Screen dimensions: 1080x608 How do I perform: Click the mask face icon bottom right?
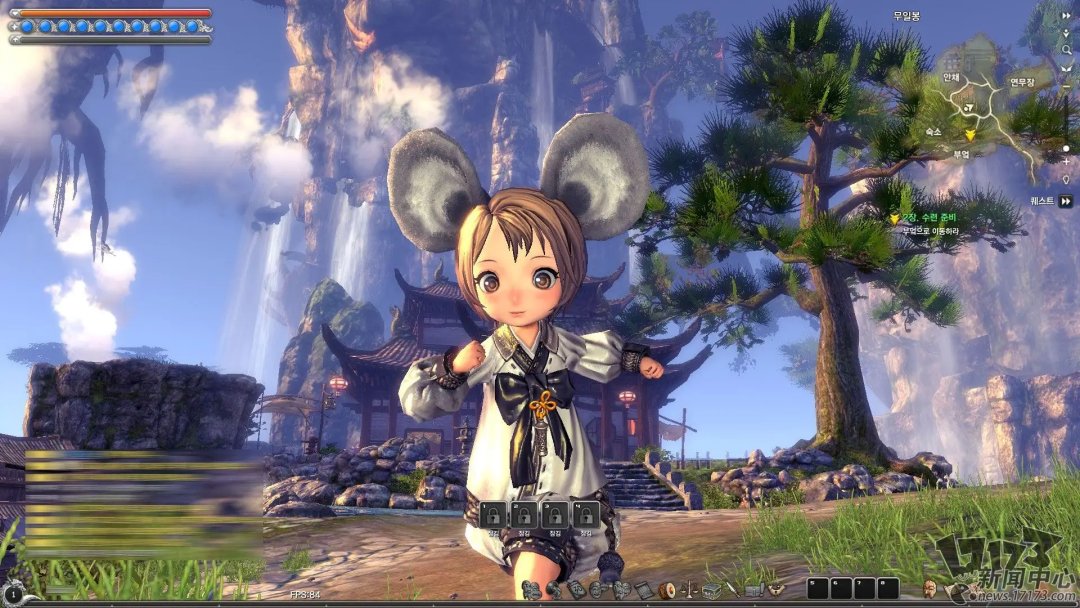[x=930, y=588]
